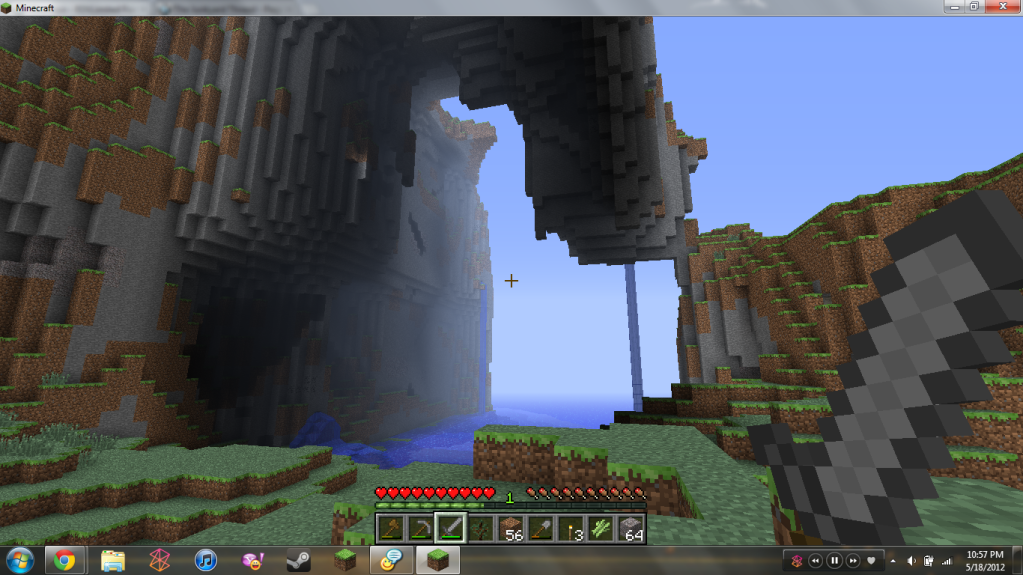Image resolution: width=1023 pixels, height=575 pixels.
Task: Pause music with the taskbar player button
Action: coord(834,560)
